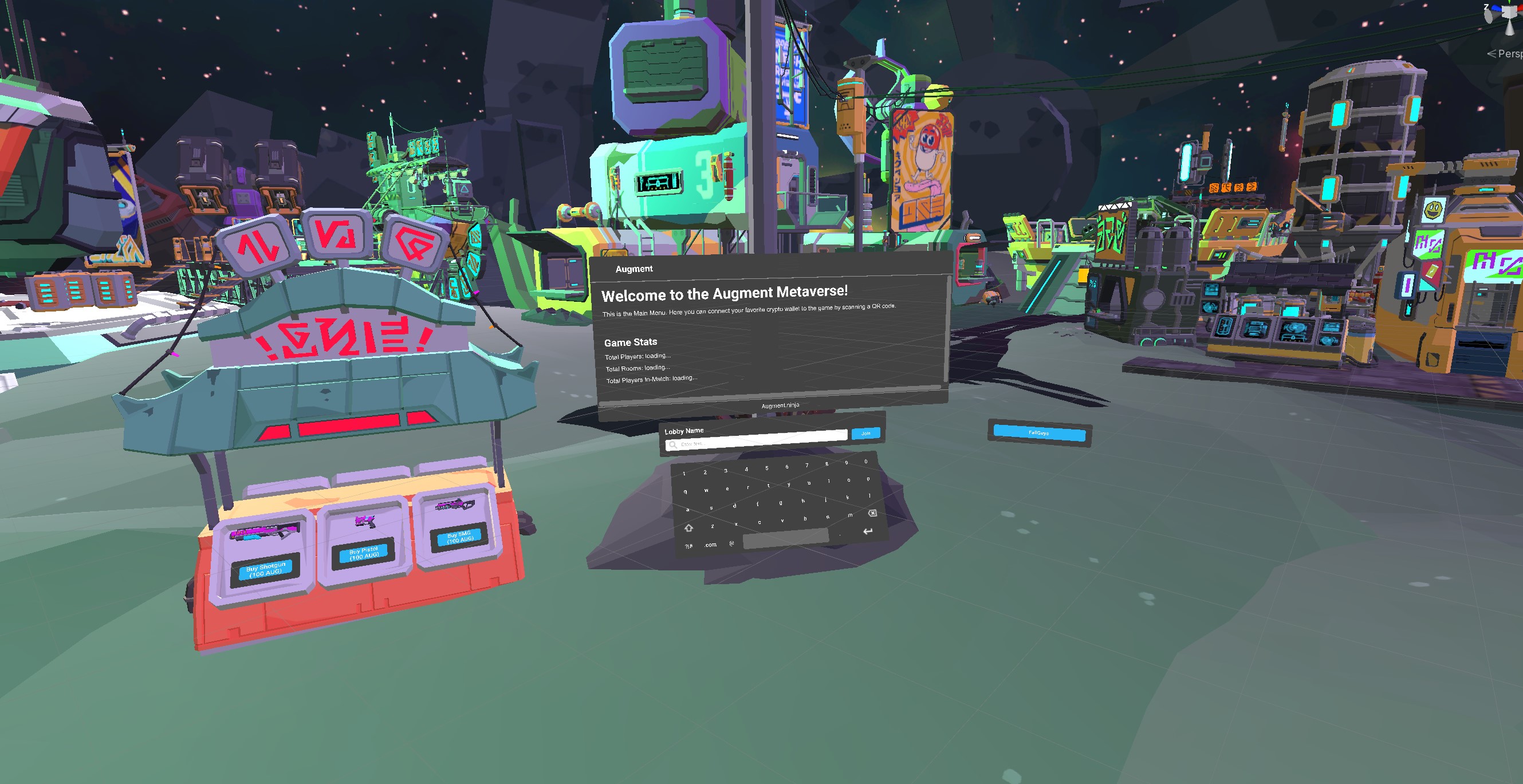Hit the enter key on the virtual keyboard
This screenshot has width=1523, height=784.
[867, 531]
